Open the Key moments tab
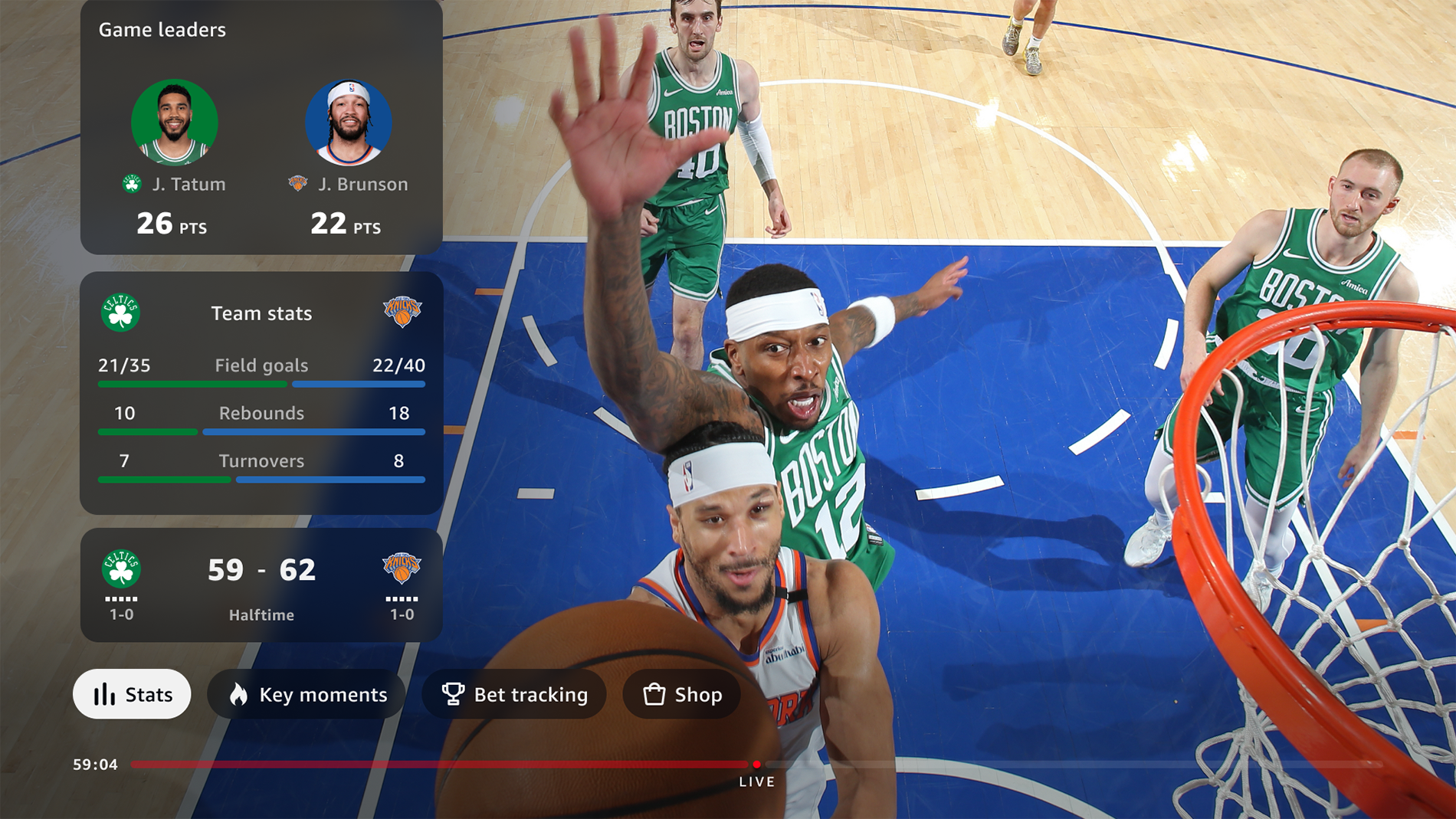 (307, 694)
